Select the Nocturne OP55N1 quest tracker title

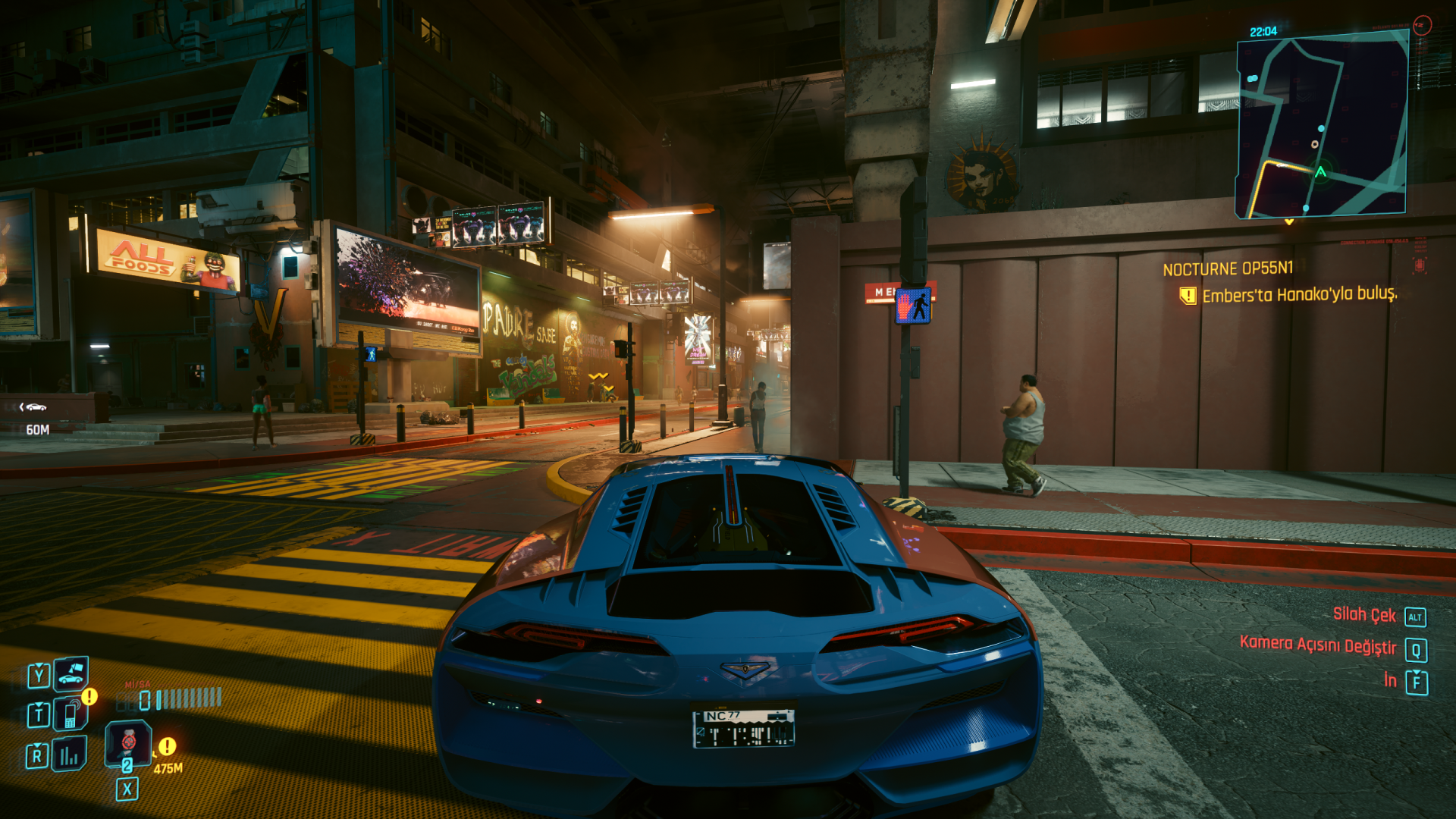1228,268
